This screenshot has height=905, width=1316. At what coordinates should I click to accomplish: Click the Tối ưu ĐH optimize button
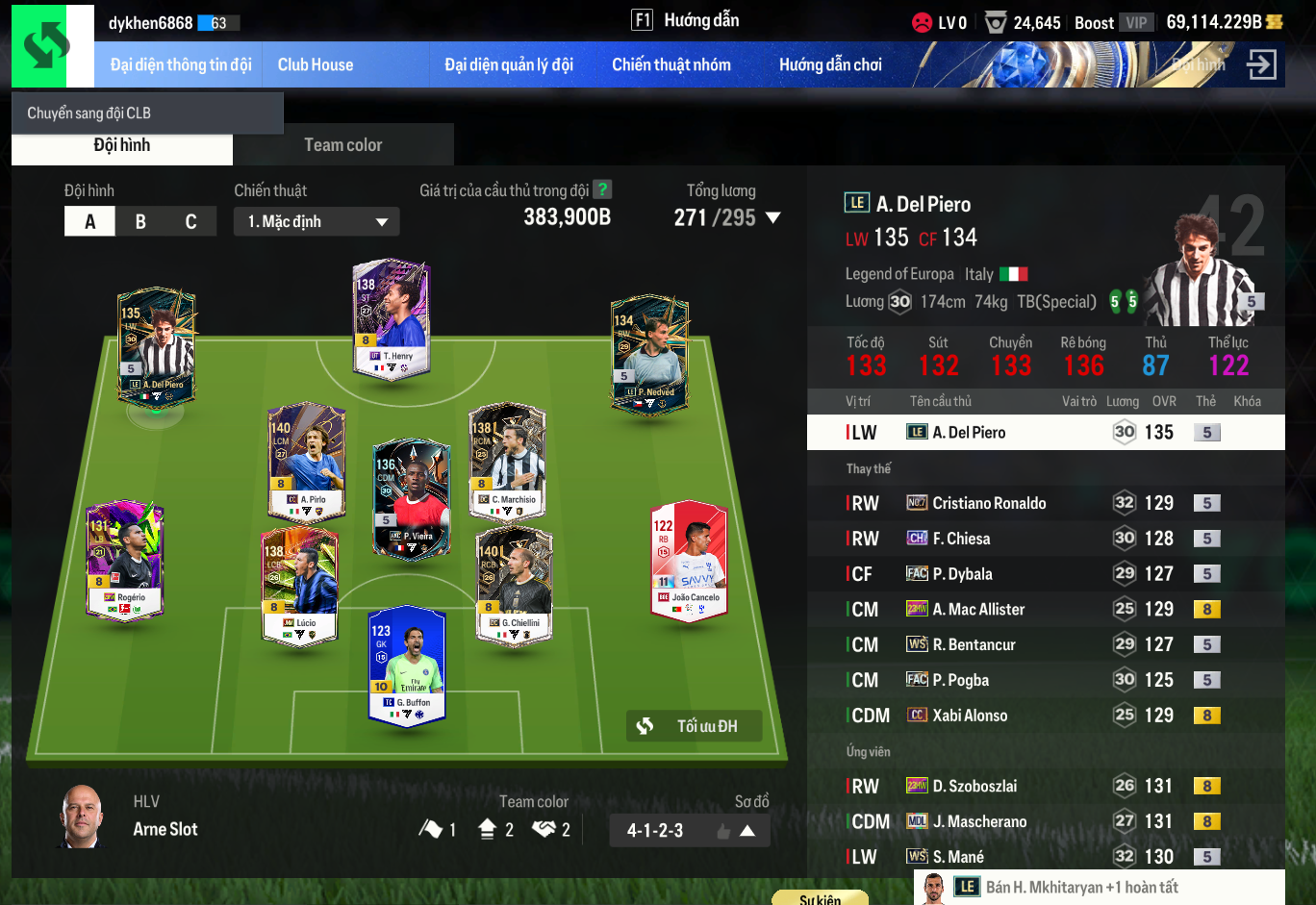[694, 726]
